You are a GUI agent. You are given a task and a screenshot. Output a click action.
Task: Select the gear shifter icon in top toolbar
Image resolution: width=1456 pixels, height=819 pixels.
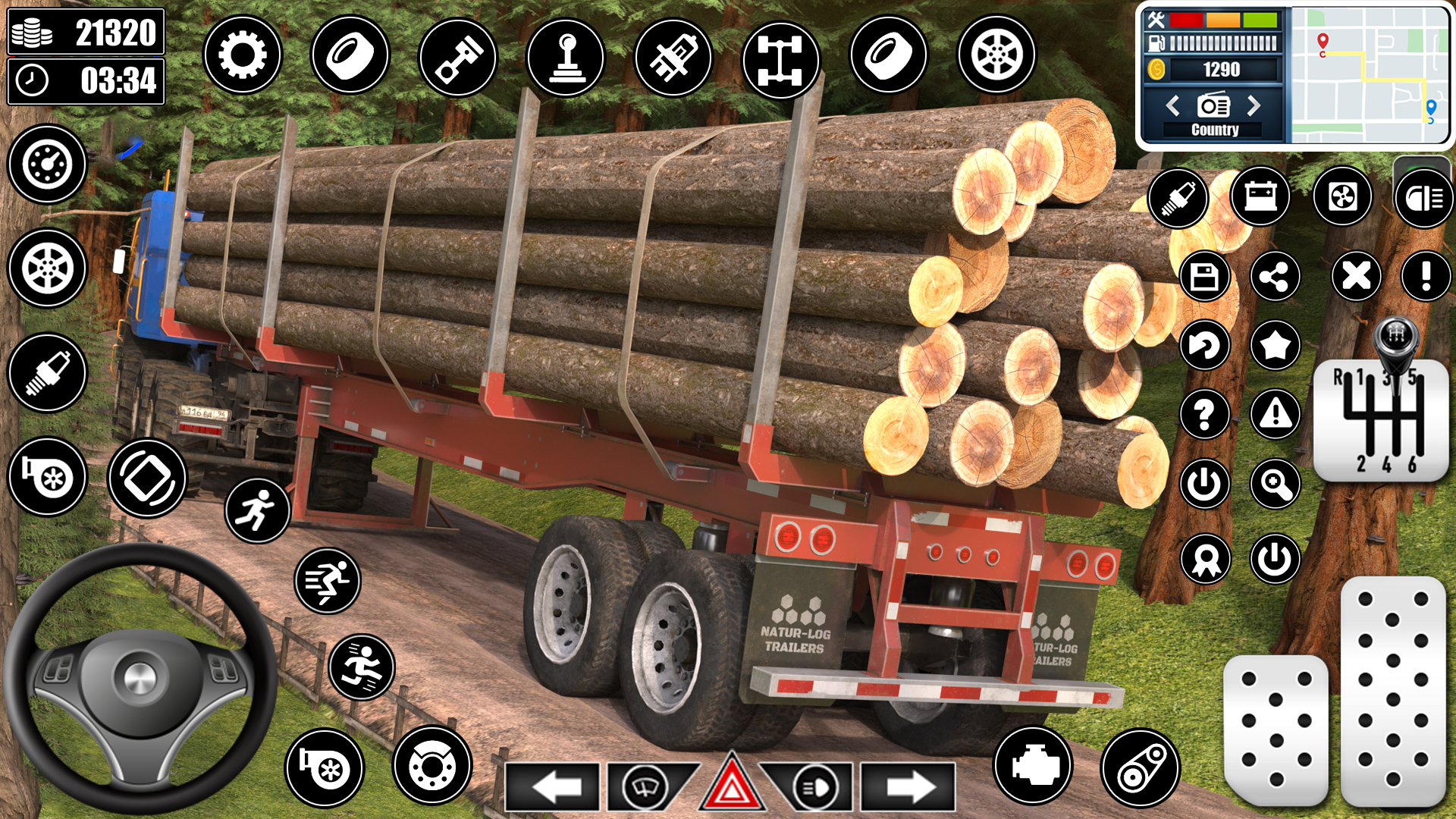[567, 55]
